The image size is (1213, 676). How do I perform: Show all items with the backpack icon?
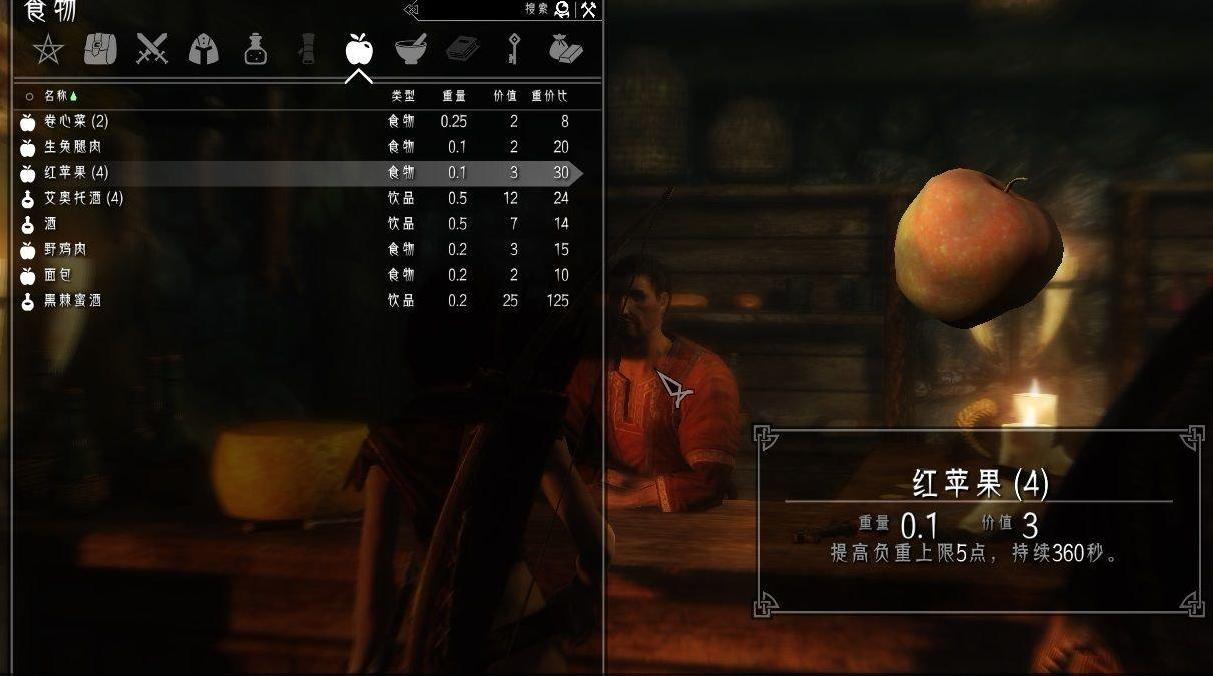100,49
